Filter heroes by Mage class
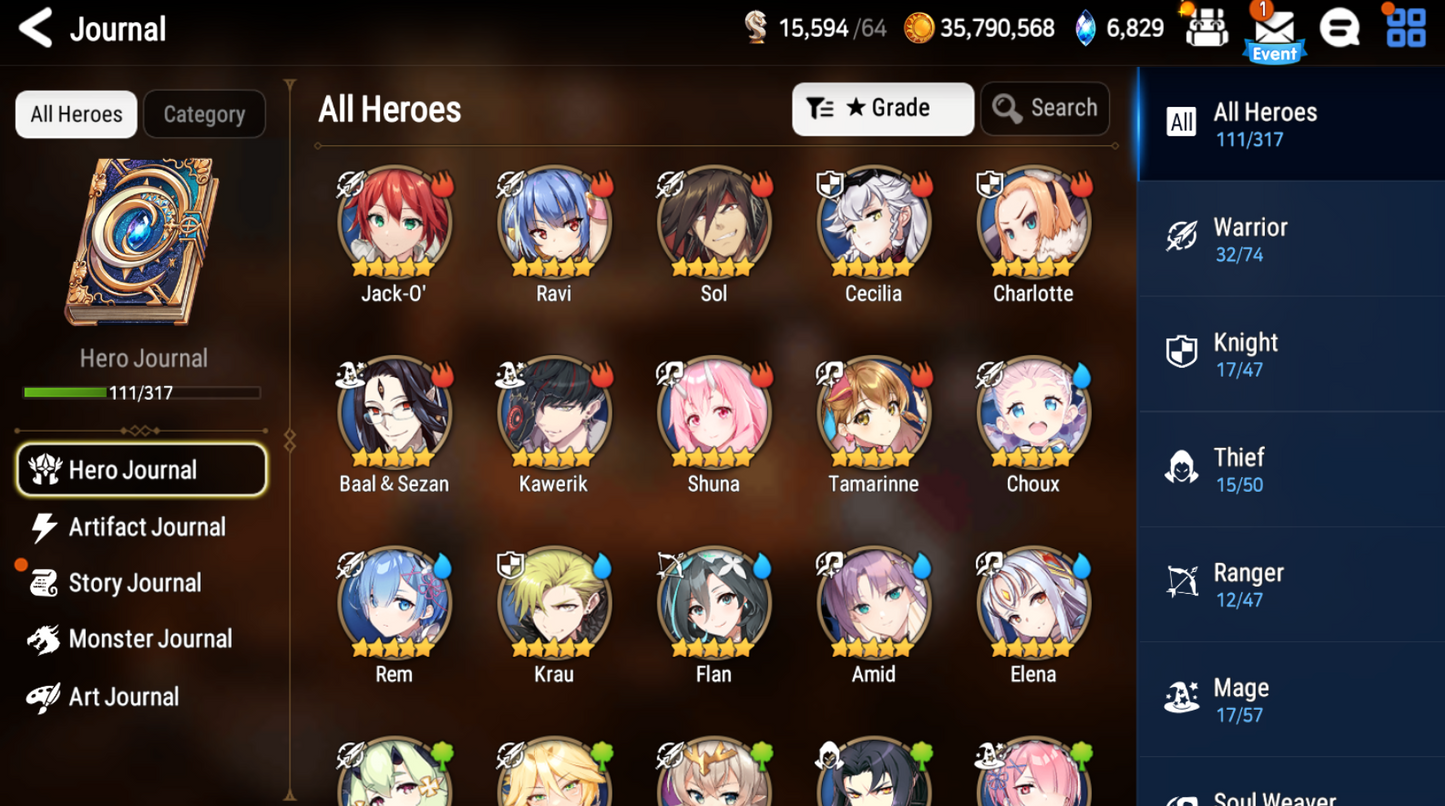 coord(1290,699)
